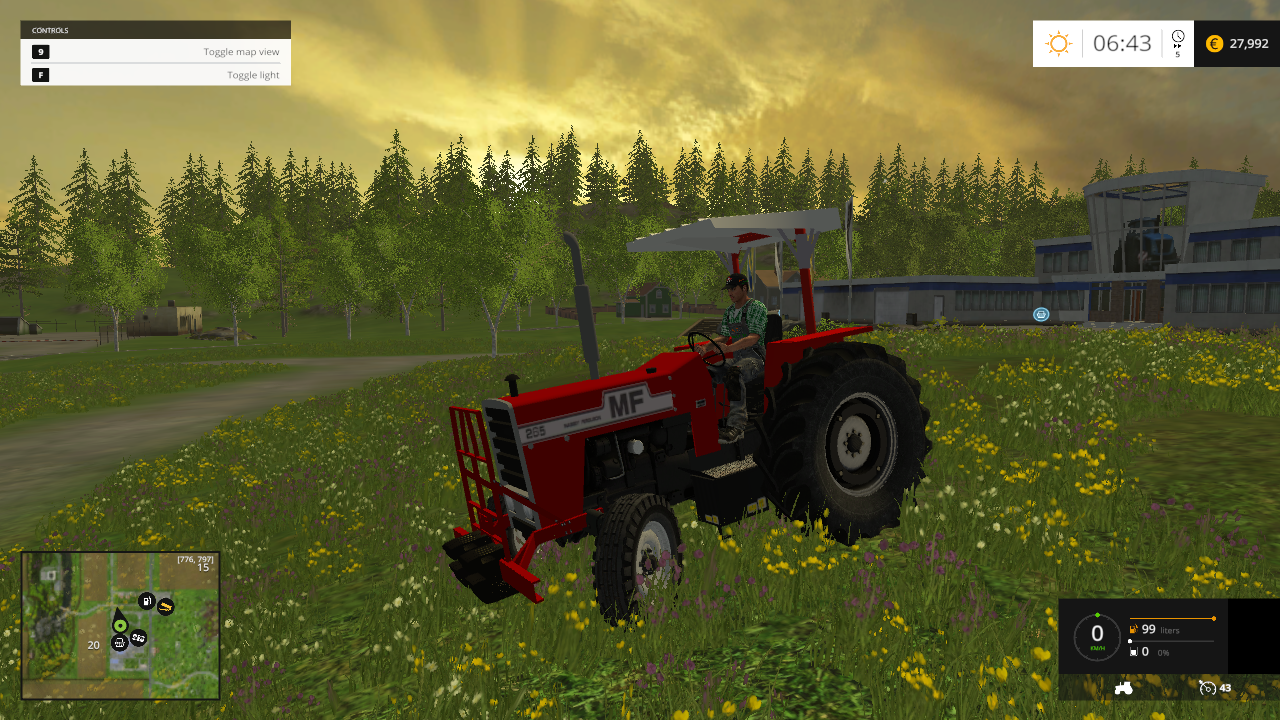Click the fuel station icon on the minimap
This screenshot has height=720, width=1280.
[x=146, y=601]
